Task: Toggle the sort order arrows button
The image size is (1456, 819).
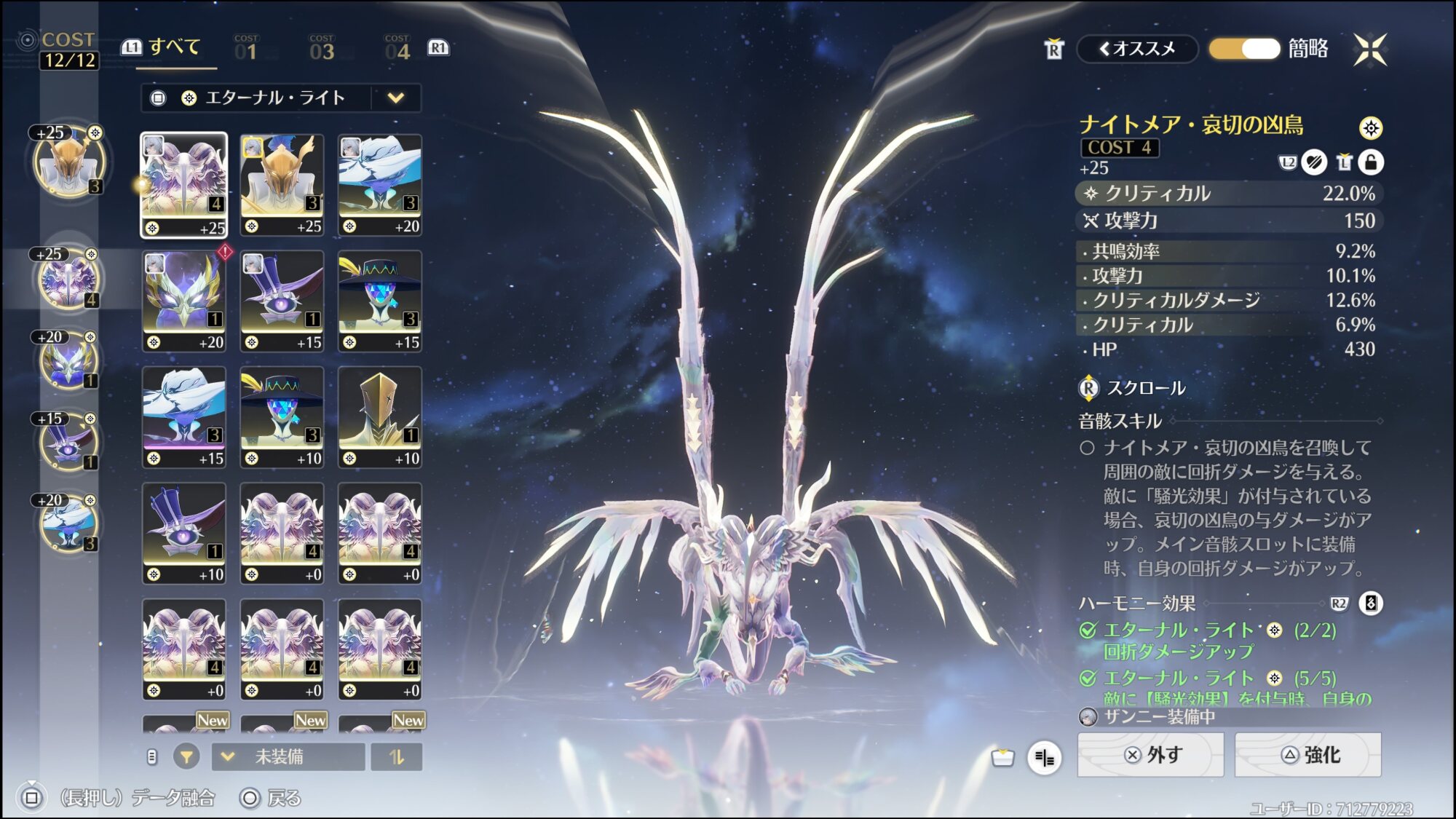Action: (x=396, y=757)
